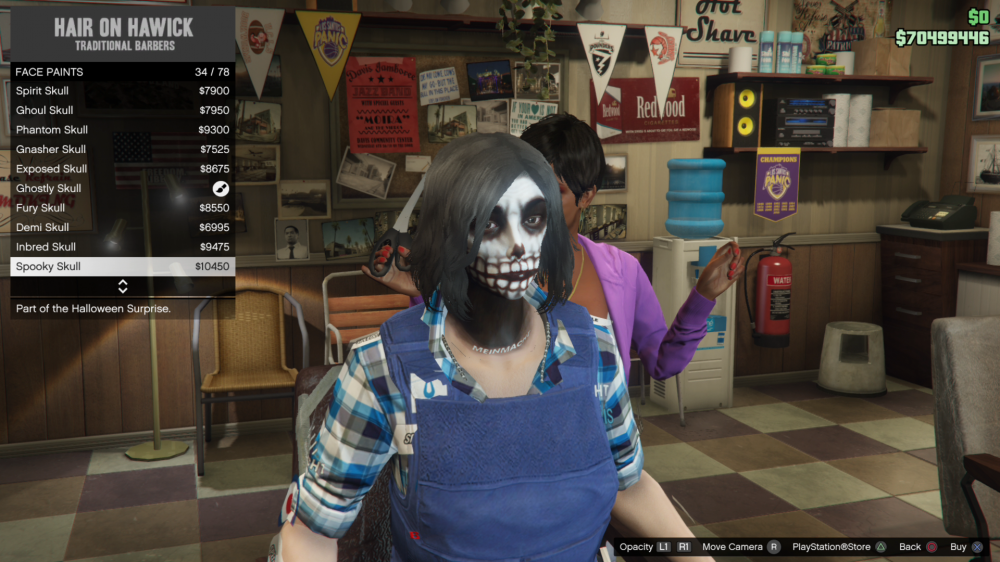Pick the Fury Skull face paint

pyautogui.click(x=122, y=208)
